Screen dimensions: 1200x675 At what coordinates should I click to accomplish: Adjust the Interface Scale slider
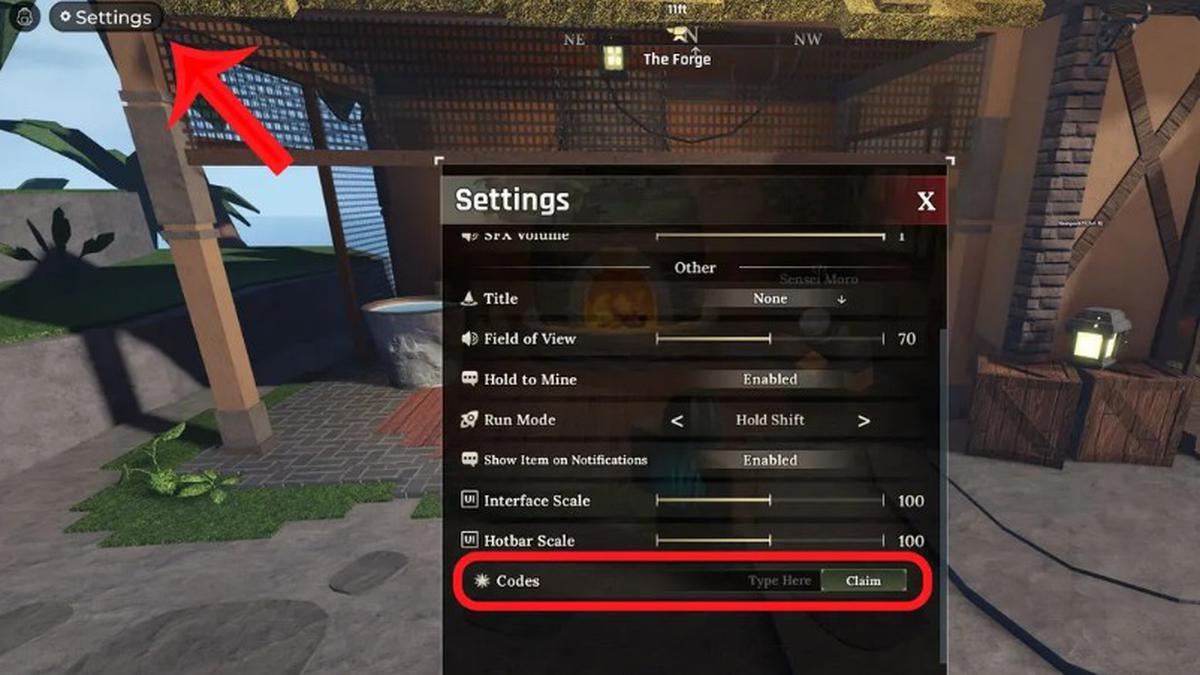[770, 501]
